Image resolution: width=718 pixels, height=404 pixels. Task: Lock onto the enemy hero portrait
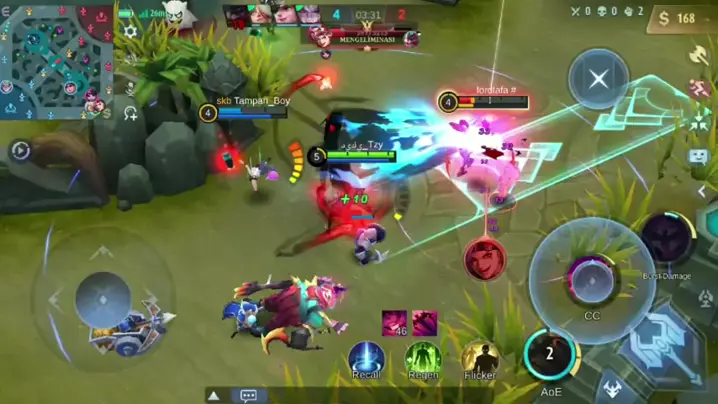click(484, 258)
